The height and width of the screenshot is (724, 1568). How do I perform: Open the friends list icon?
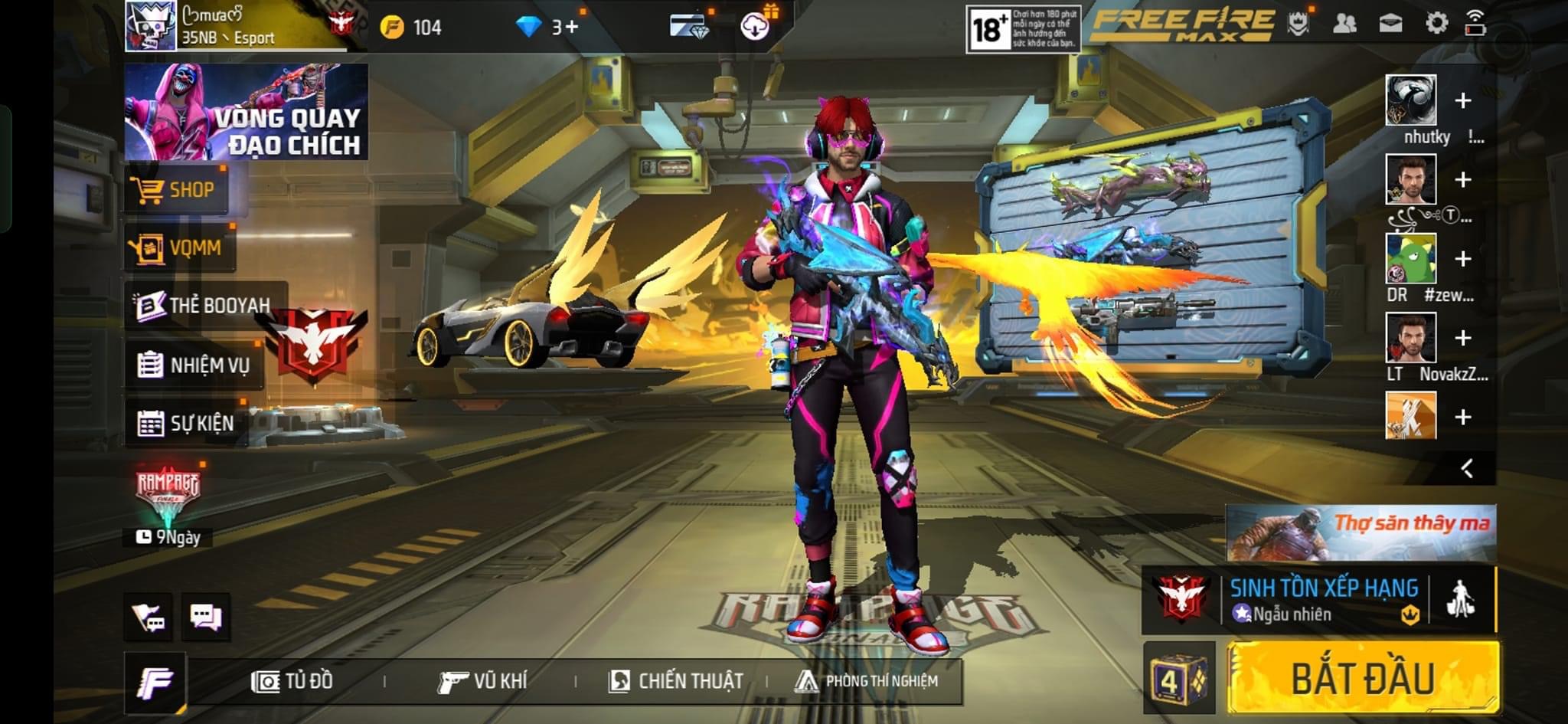1344,24
